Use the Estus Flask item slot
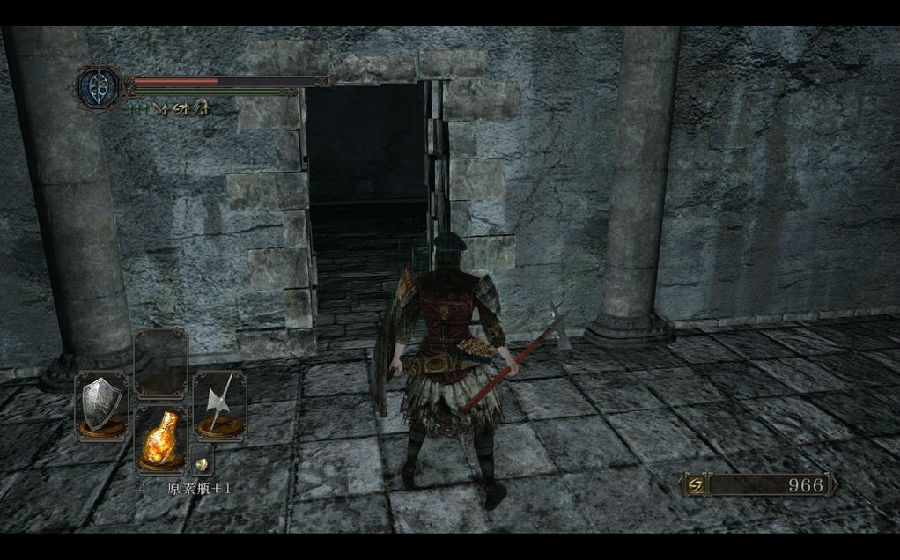The width and height of the screenshot is (900, 560). [160, 437]
